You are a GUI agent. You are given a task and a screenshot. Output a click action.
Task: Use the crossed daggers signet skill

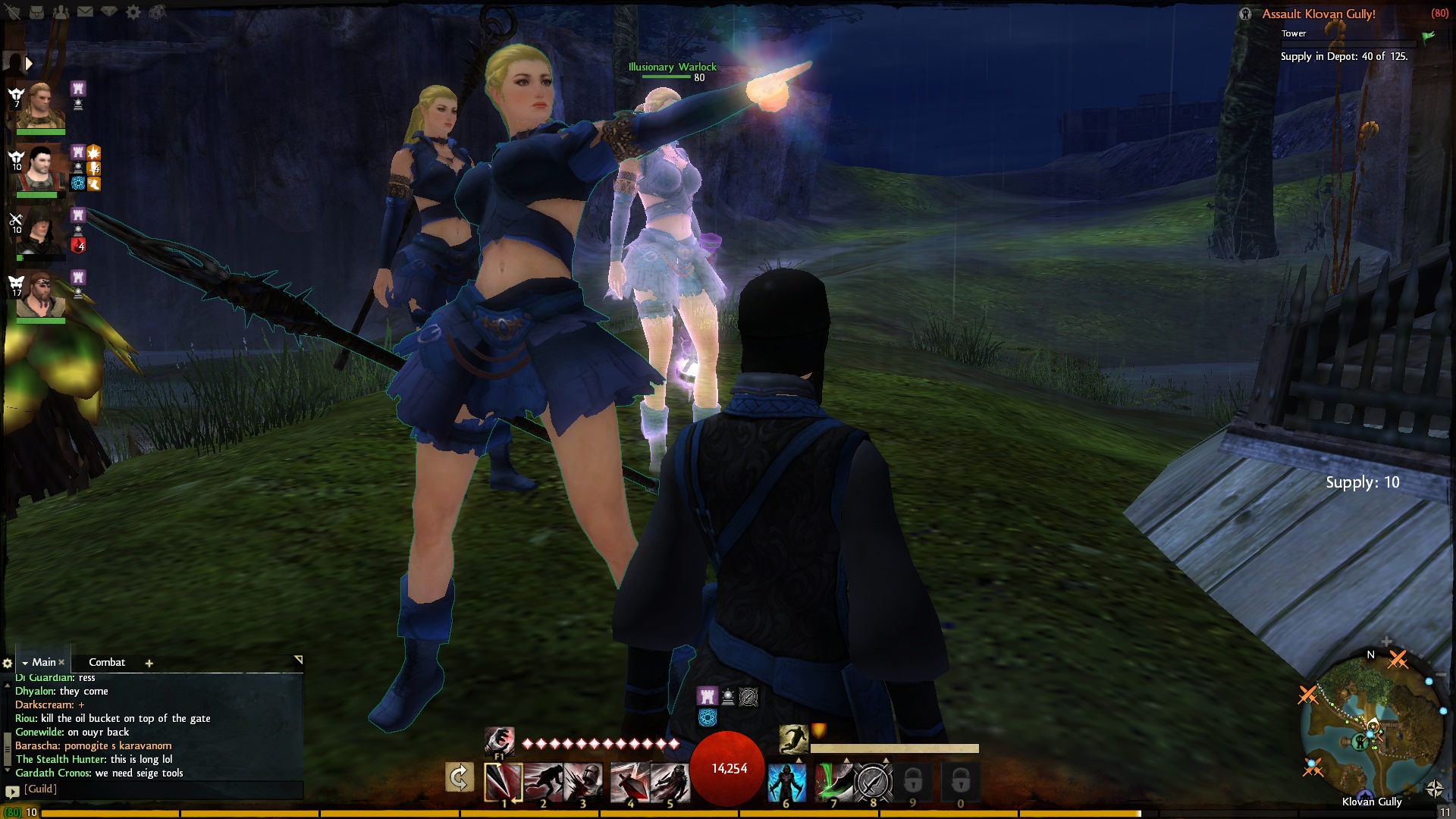coord(873,782)
